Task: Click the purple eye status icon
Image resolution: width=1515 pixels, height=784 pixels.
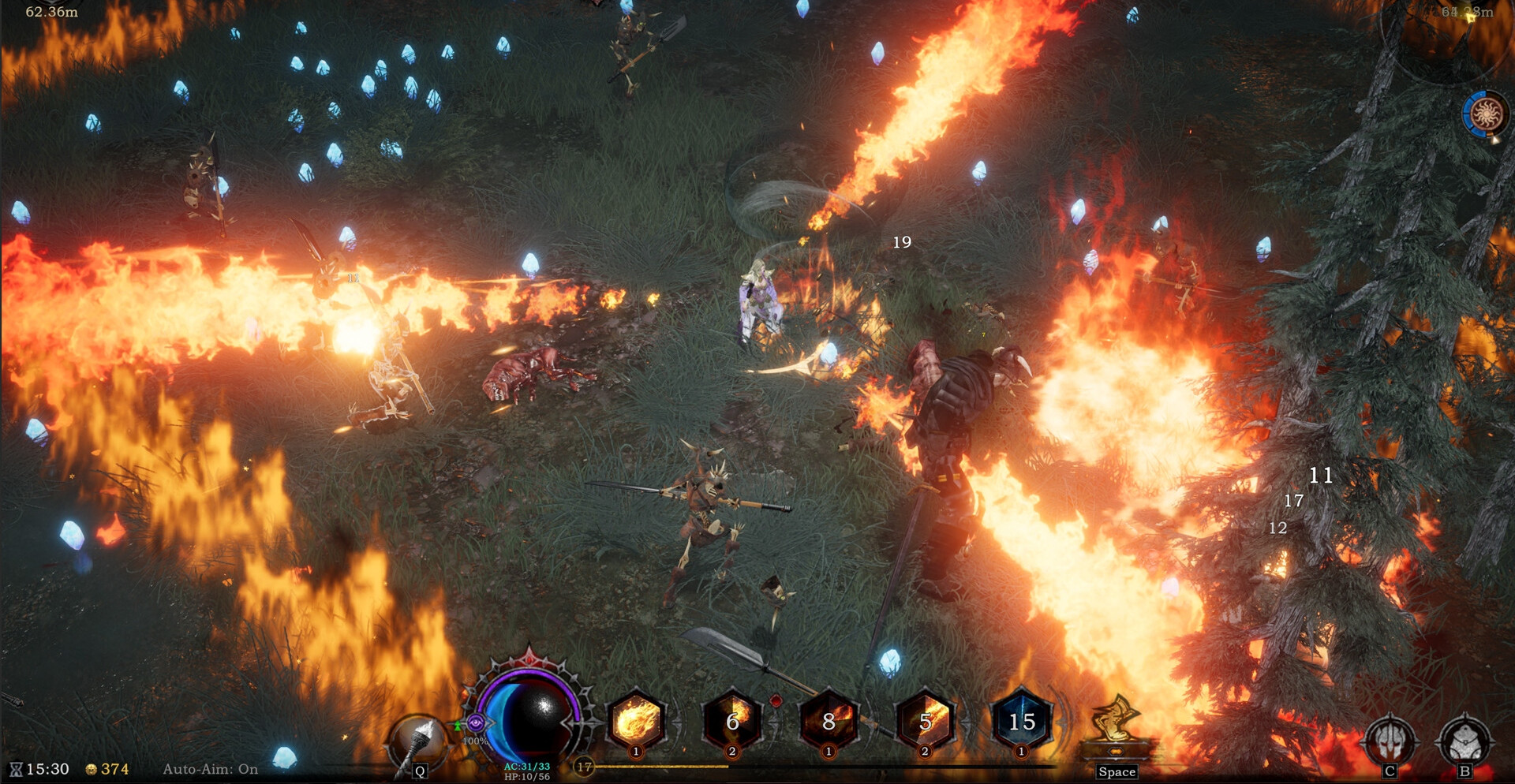Action: (x=475, y=722)
